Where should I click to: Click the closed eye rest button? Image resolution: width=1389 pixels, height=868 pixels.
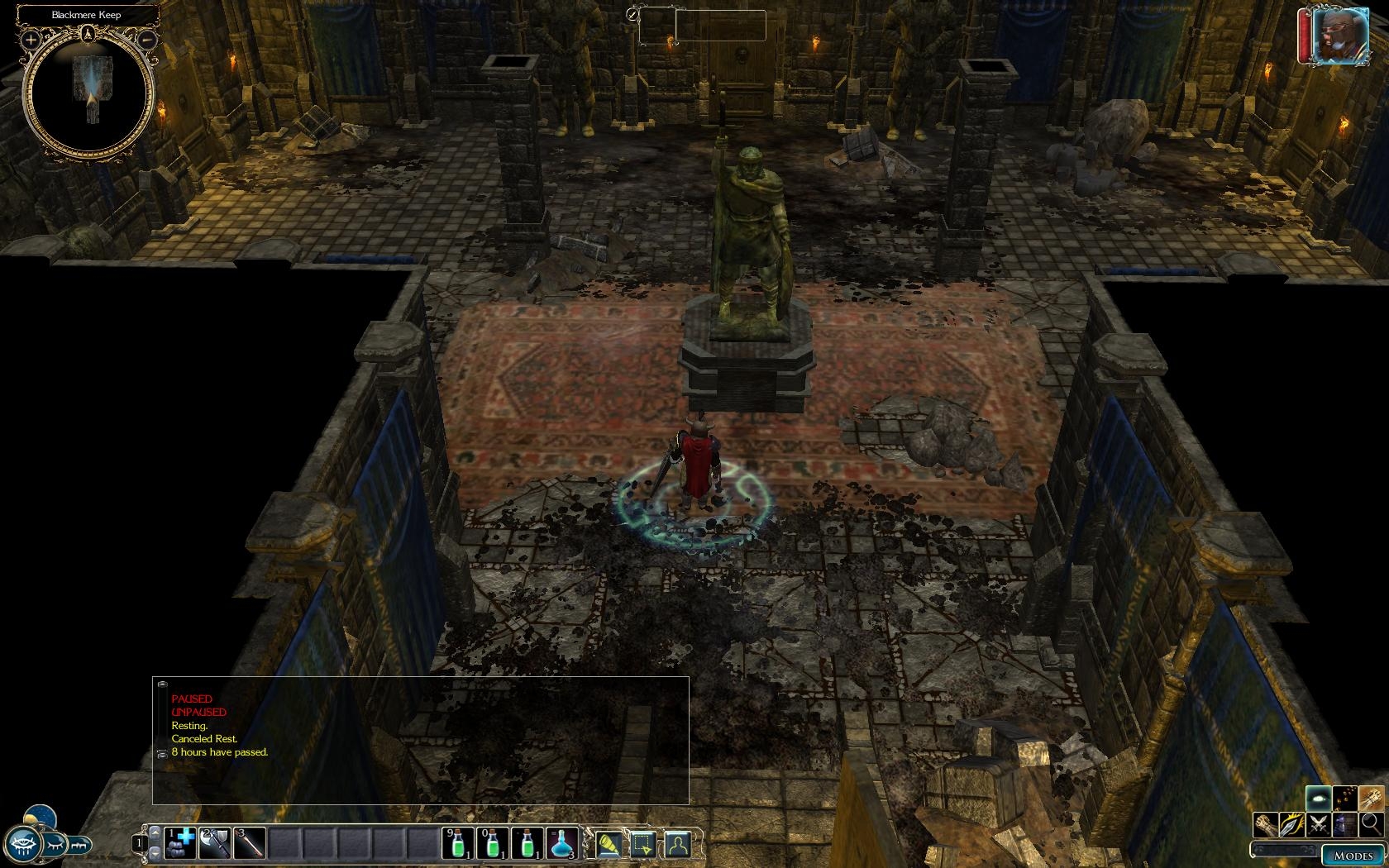pyautogui.click(x=53, y=845)
